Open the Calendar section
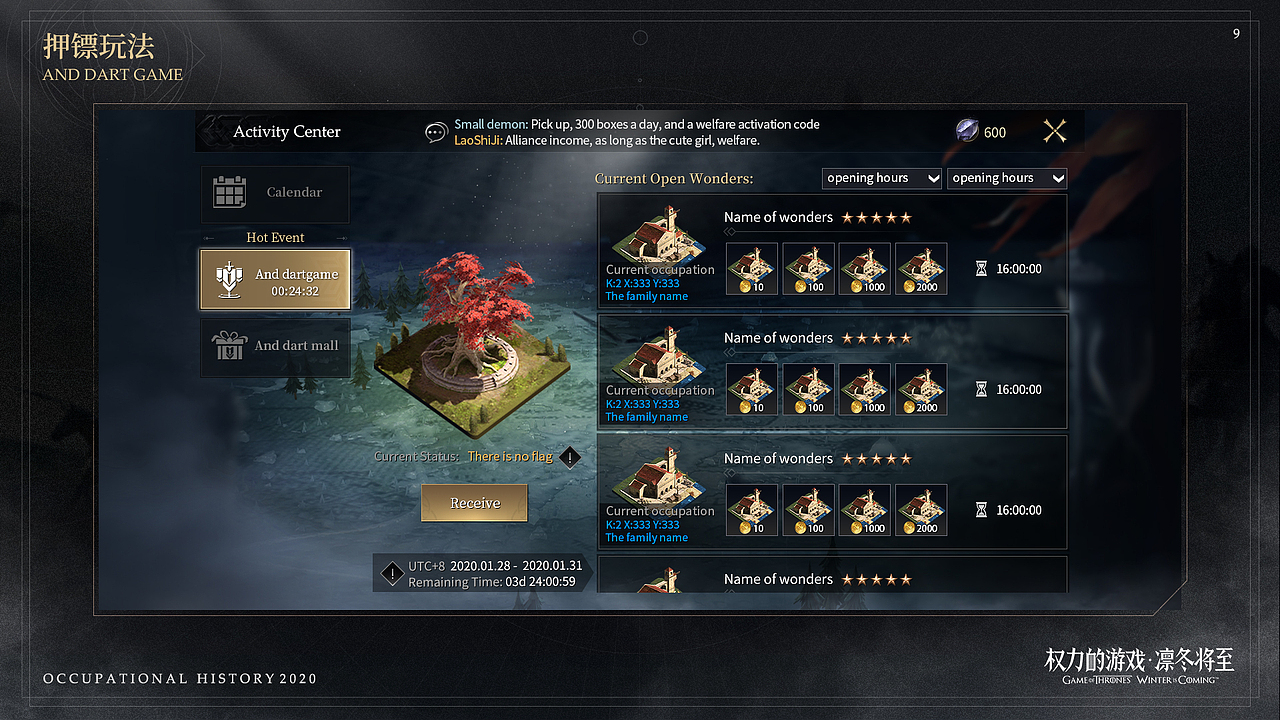 point(275,193)
